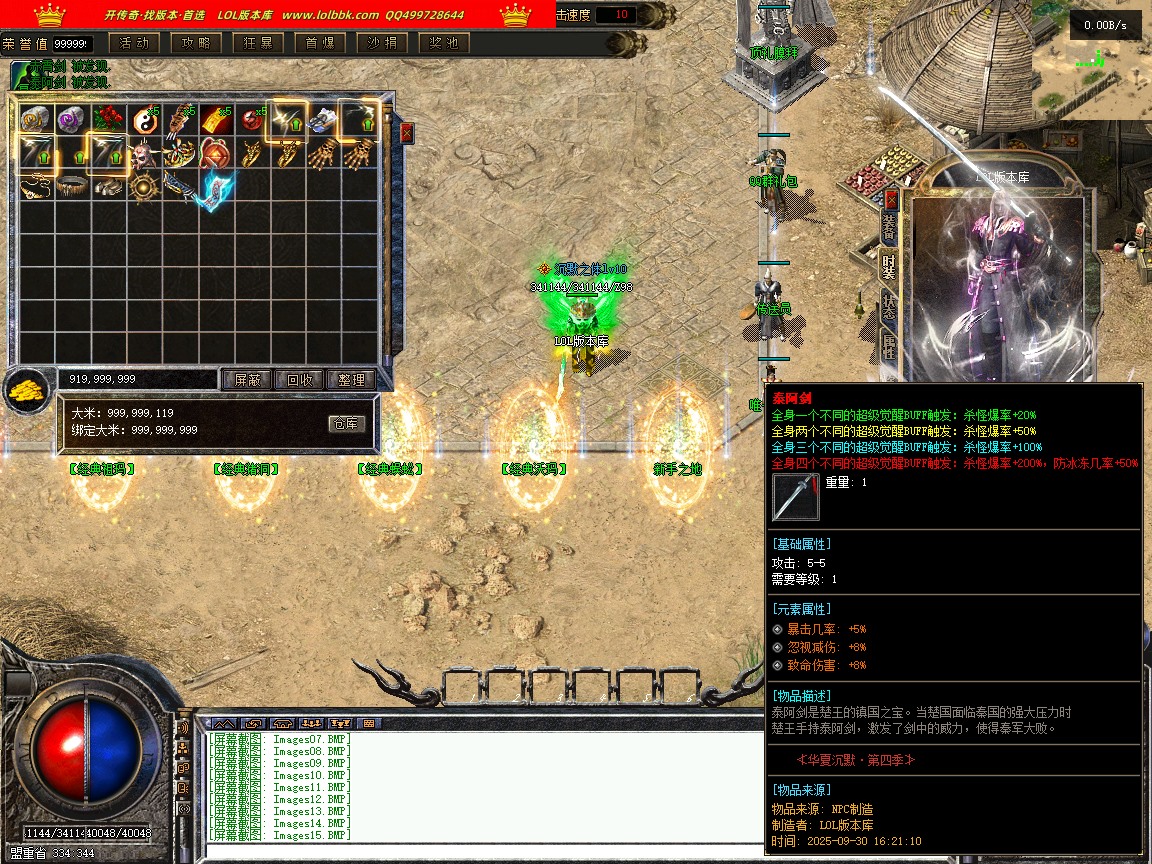
Task: Switch to the 状态 status tab
Action: coord(888,306)
